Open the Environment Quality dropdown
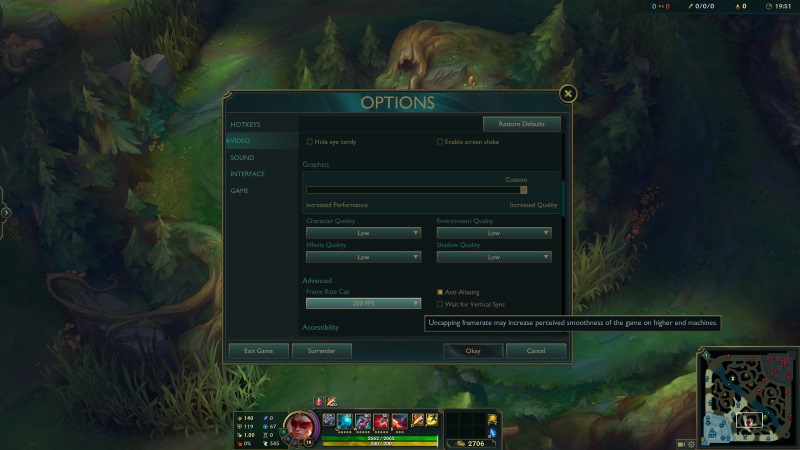Image resolution: width=800 pixels, height=450 pixels. pos(493,233)
